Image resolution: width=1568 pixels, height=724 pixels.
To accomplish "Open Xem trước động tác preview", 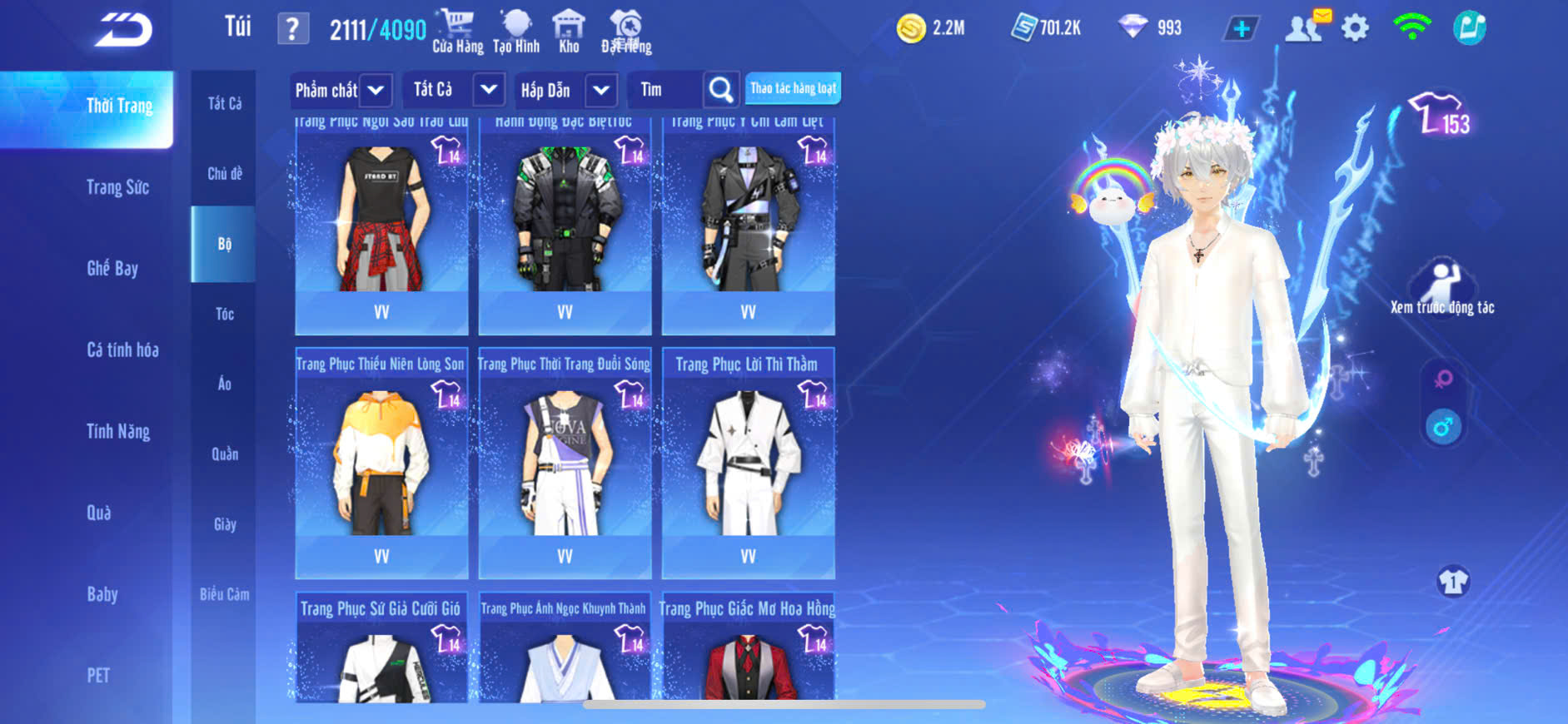I will 1442,287.
